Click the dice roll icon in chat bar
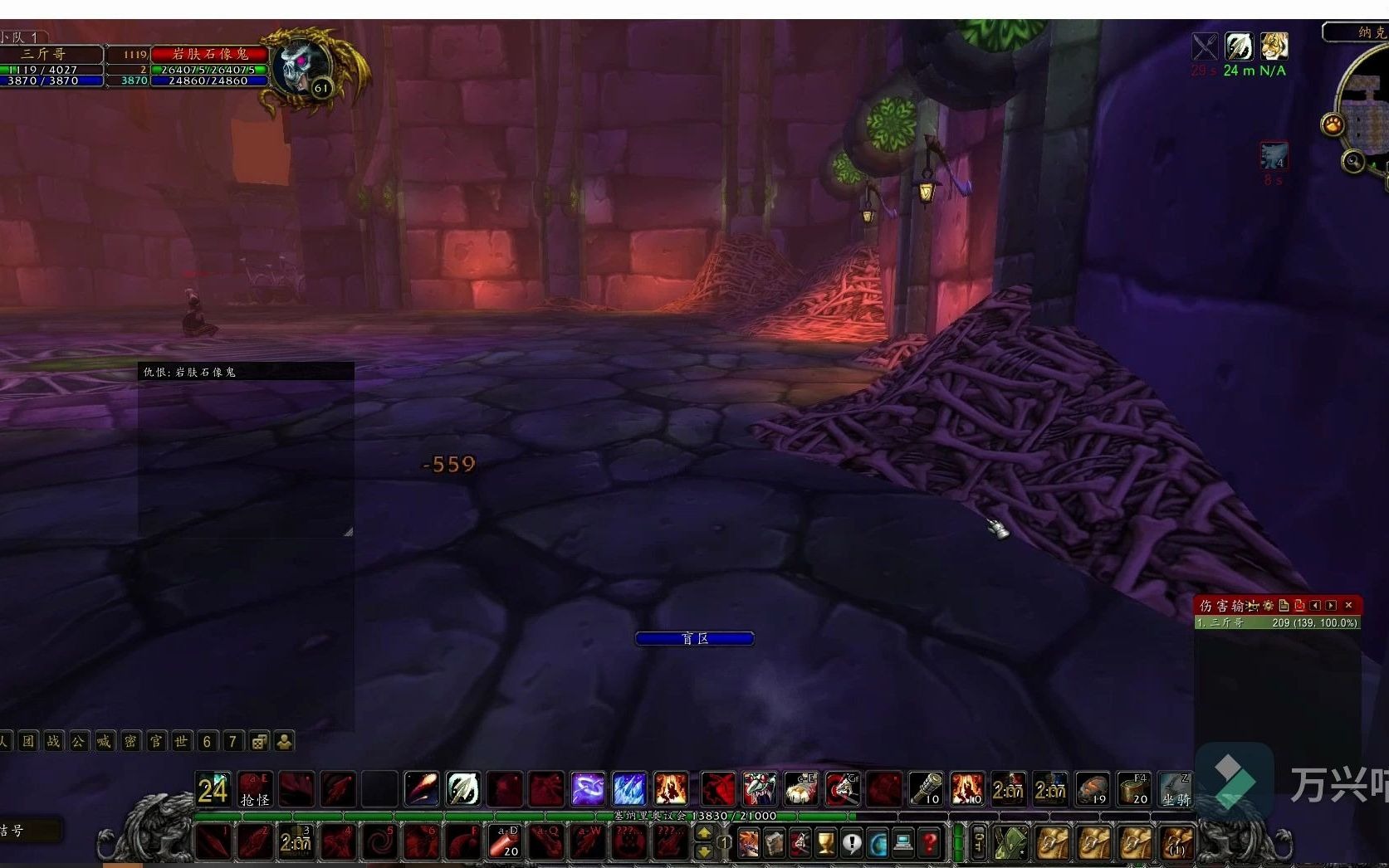This screenshot has width=1389, height=868. [260, 741]
